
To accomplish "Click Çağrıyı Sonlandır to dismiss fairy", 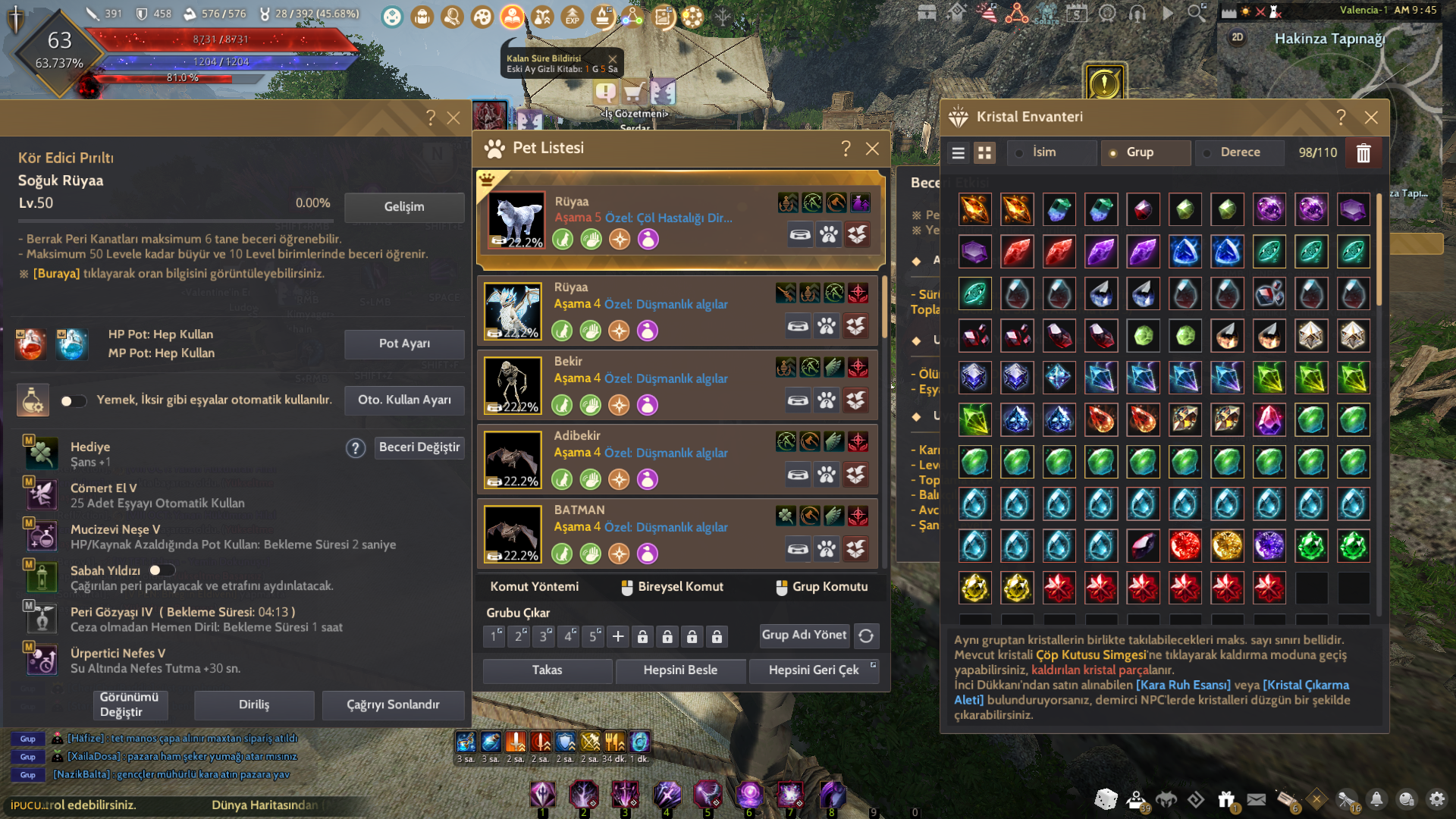I will [393, 704].
